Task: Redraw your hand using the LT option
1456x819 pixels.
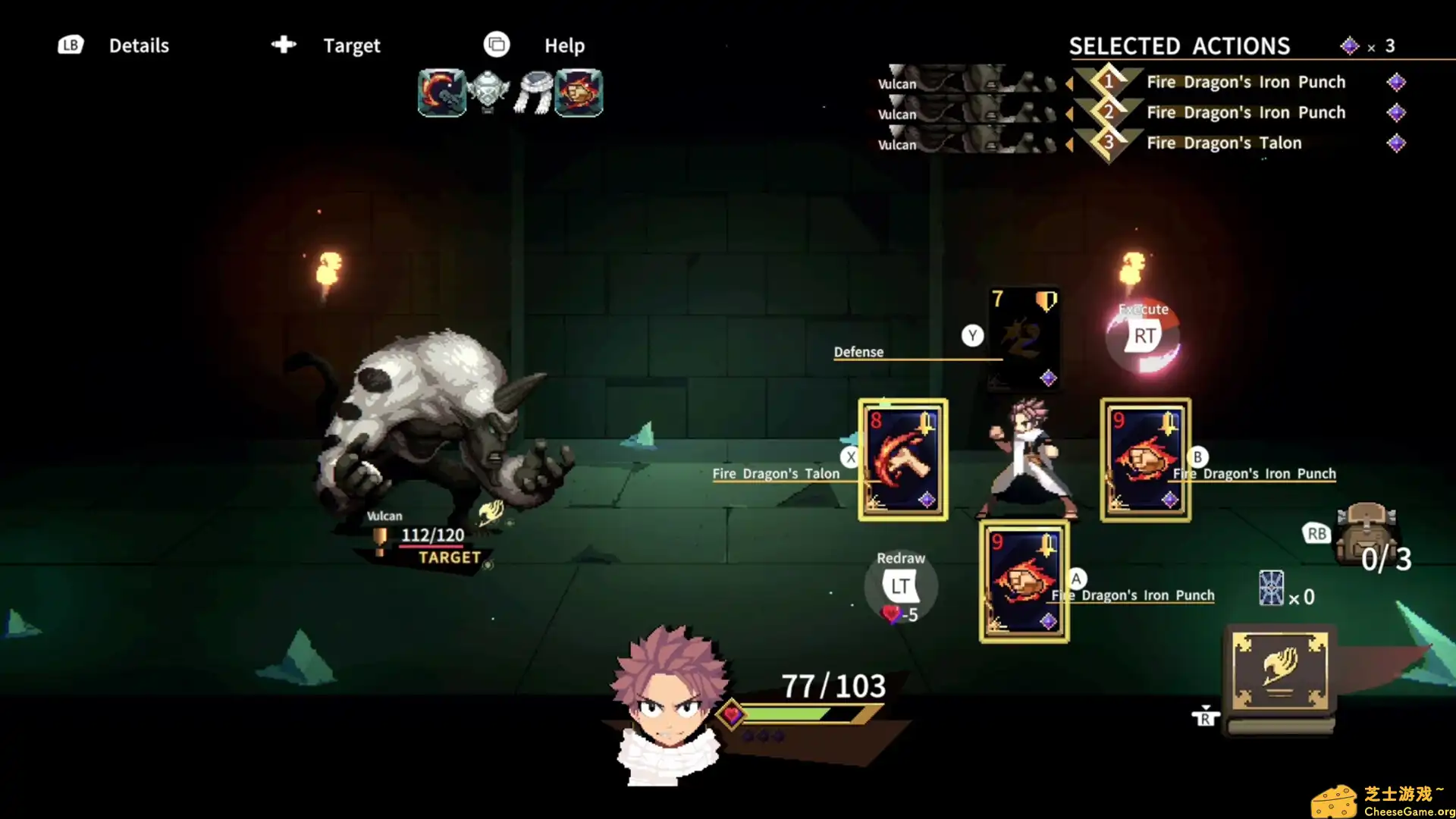Action: click(x=901, y=585)
